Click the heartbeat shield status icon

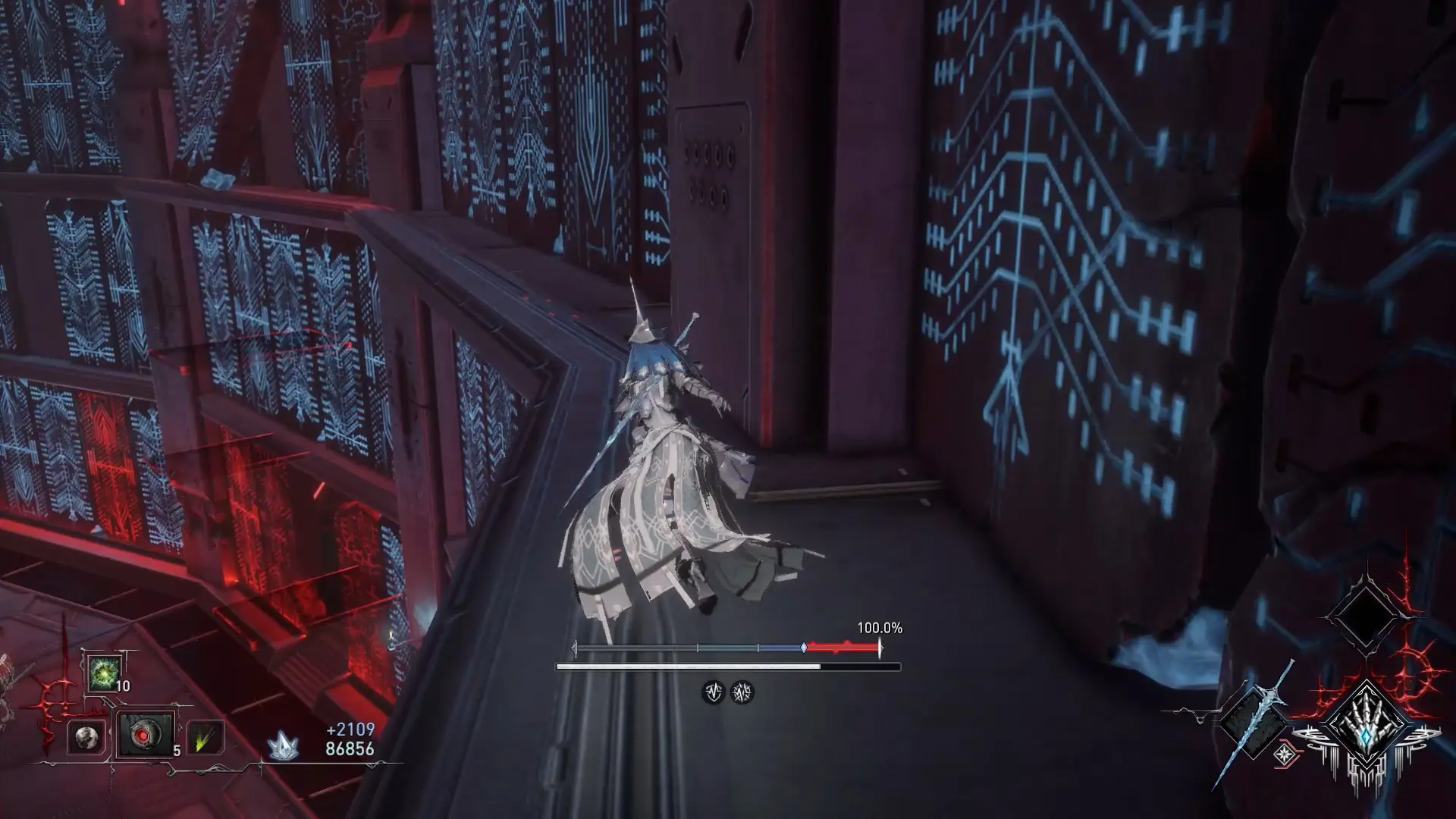point(713,692)
